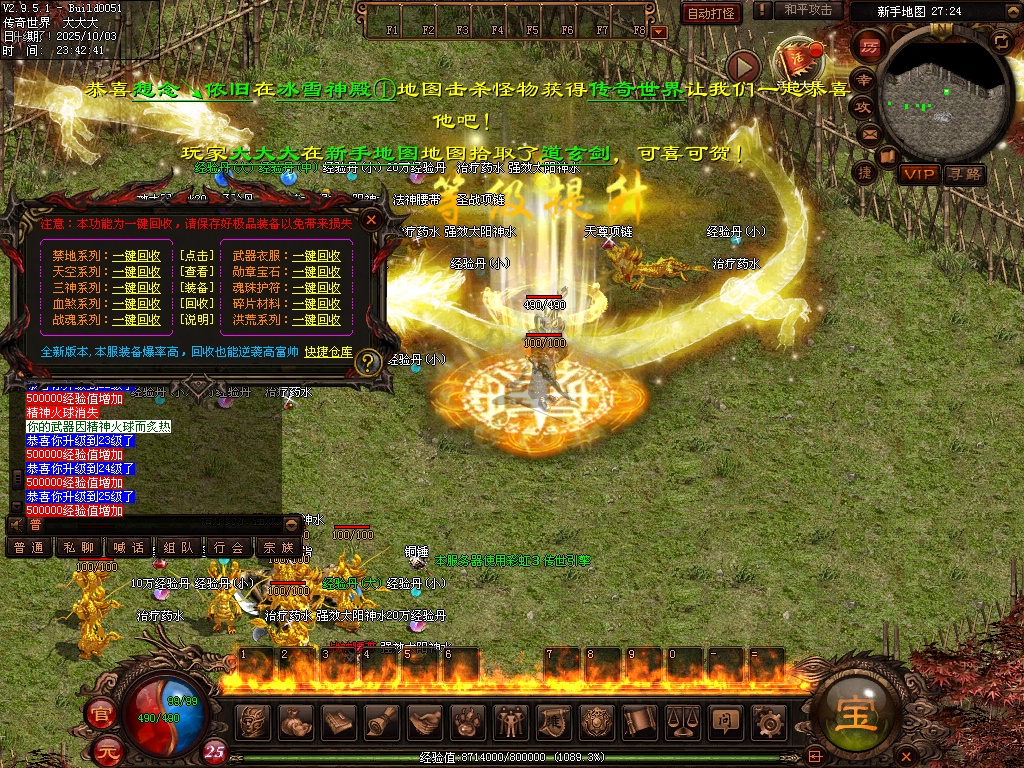The height and width of the screenshot is (768, 1024).
Task: Open the gear settings icon
Action: coord(769,721)
